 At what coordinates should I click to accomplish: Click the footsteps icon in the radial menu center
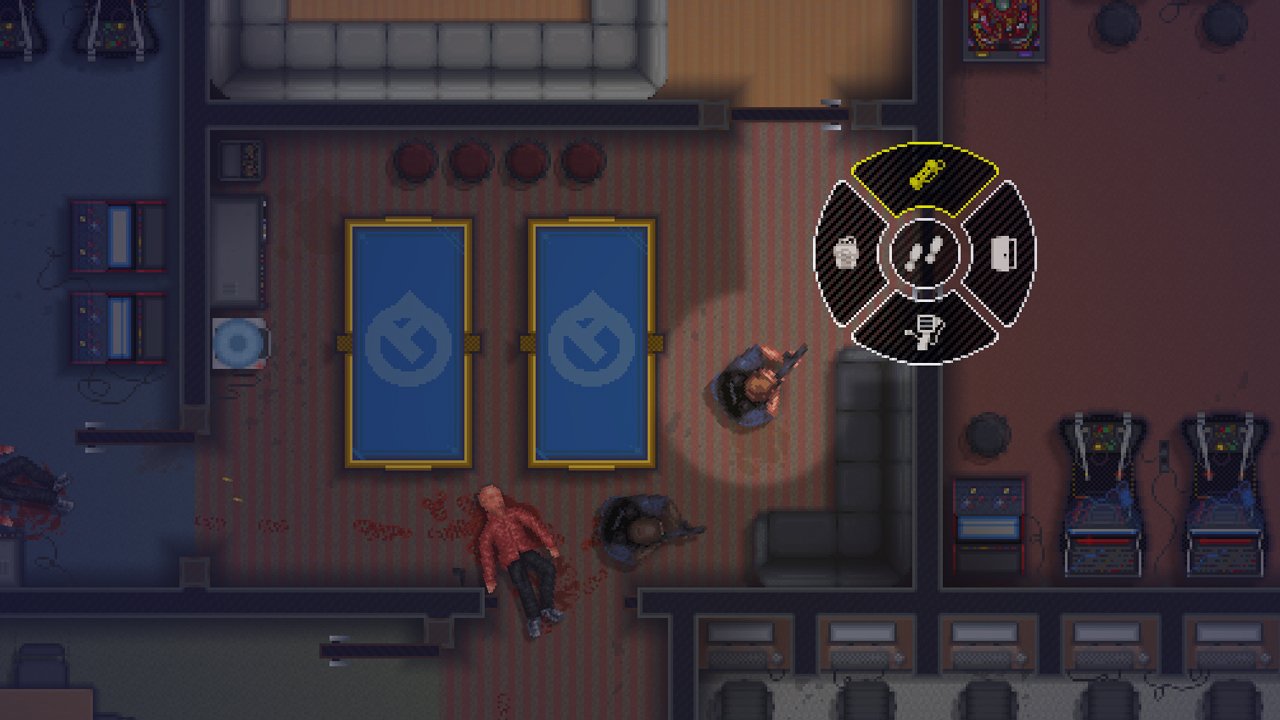(926, 252)
